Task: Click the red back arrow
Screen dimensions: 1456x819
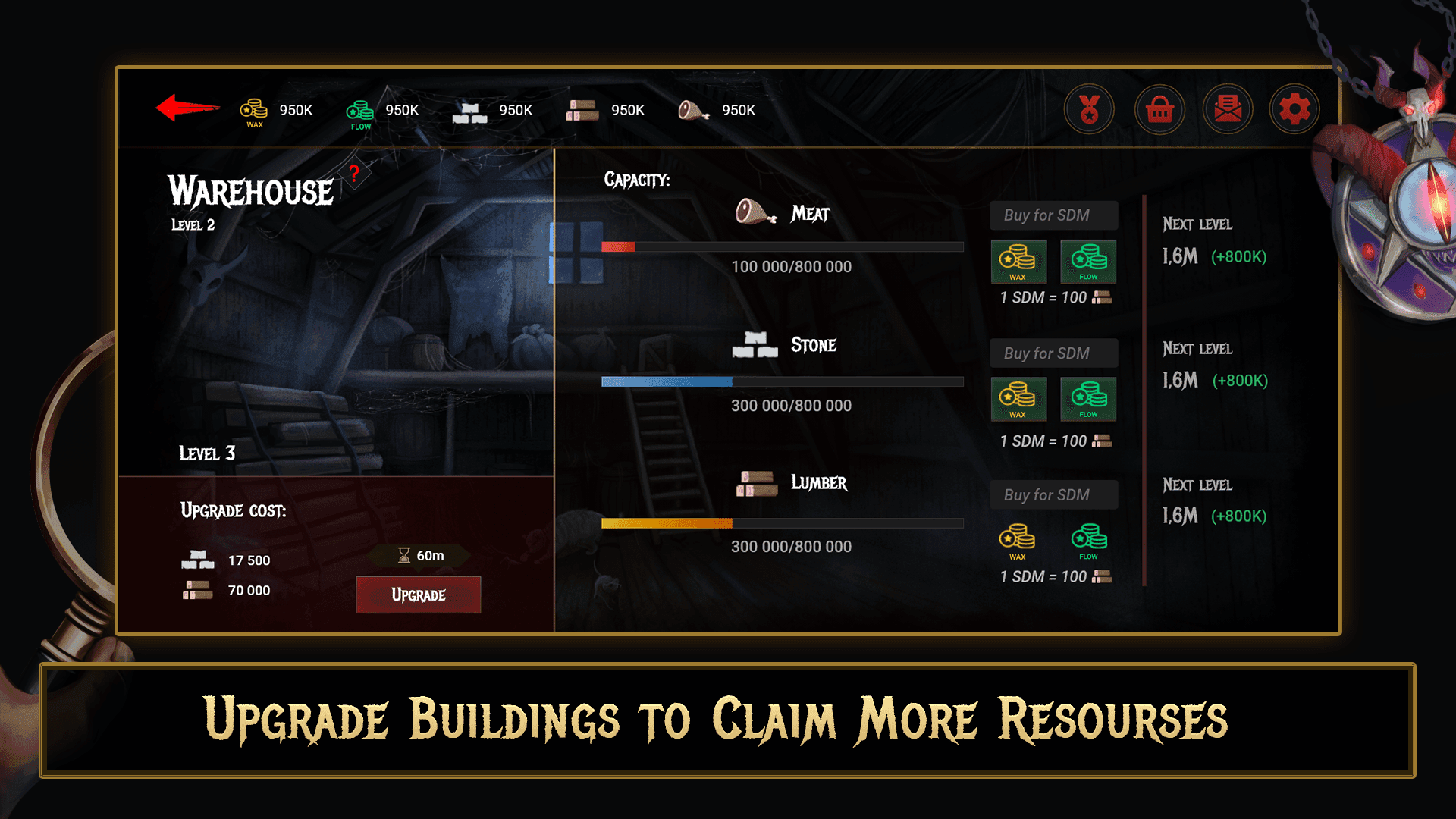Action: pyautogui.click(x=184, y=108)
